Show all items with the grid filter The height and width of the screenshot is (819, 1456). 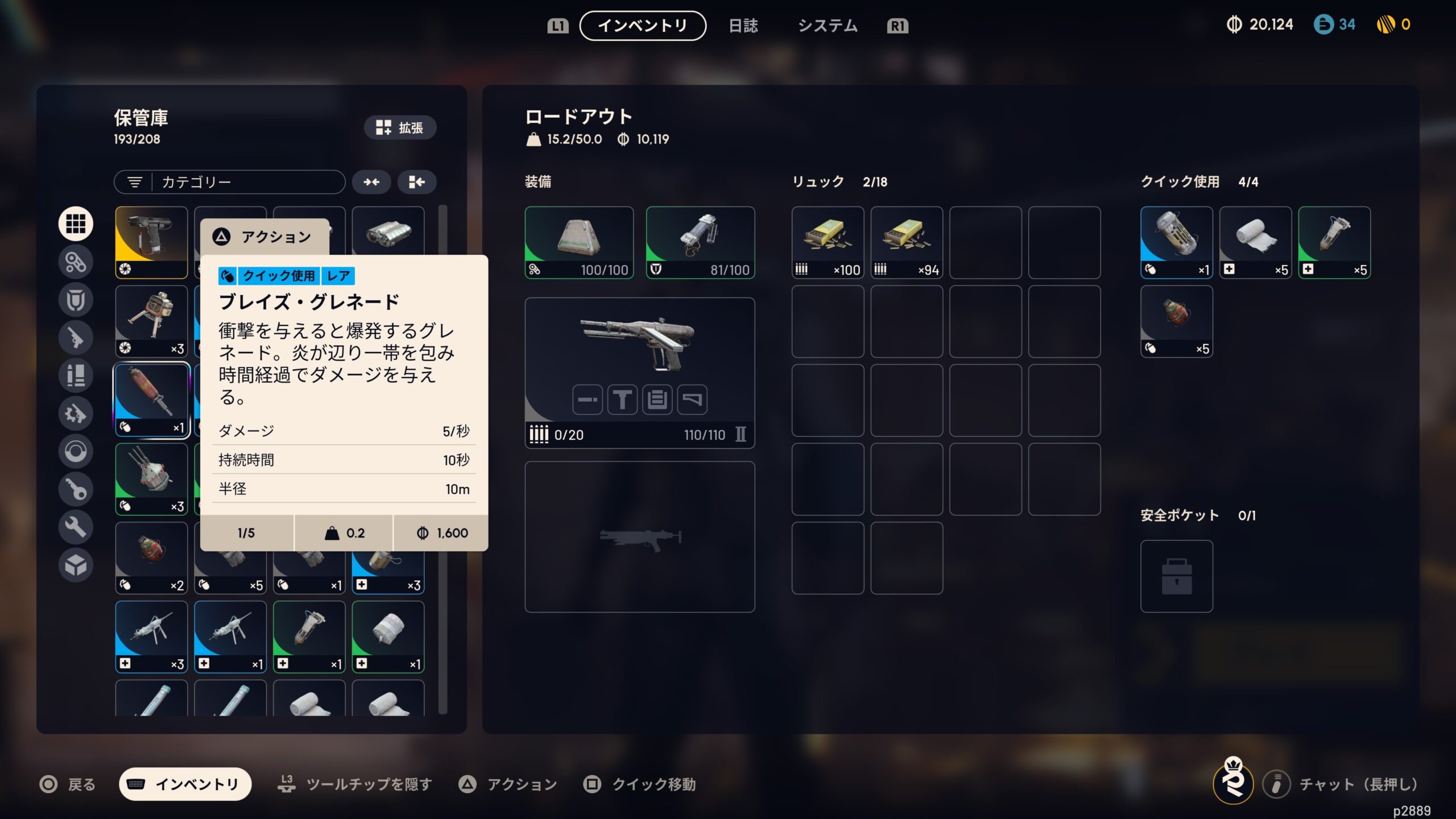76,224
